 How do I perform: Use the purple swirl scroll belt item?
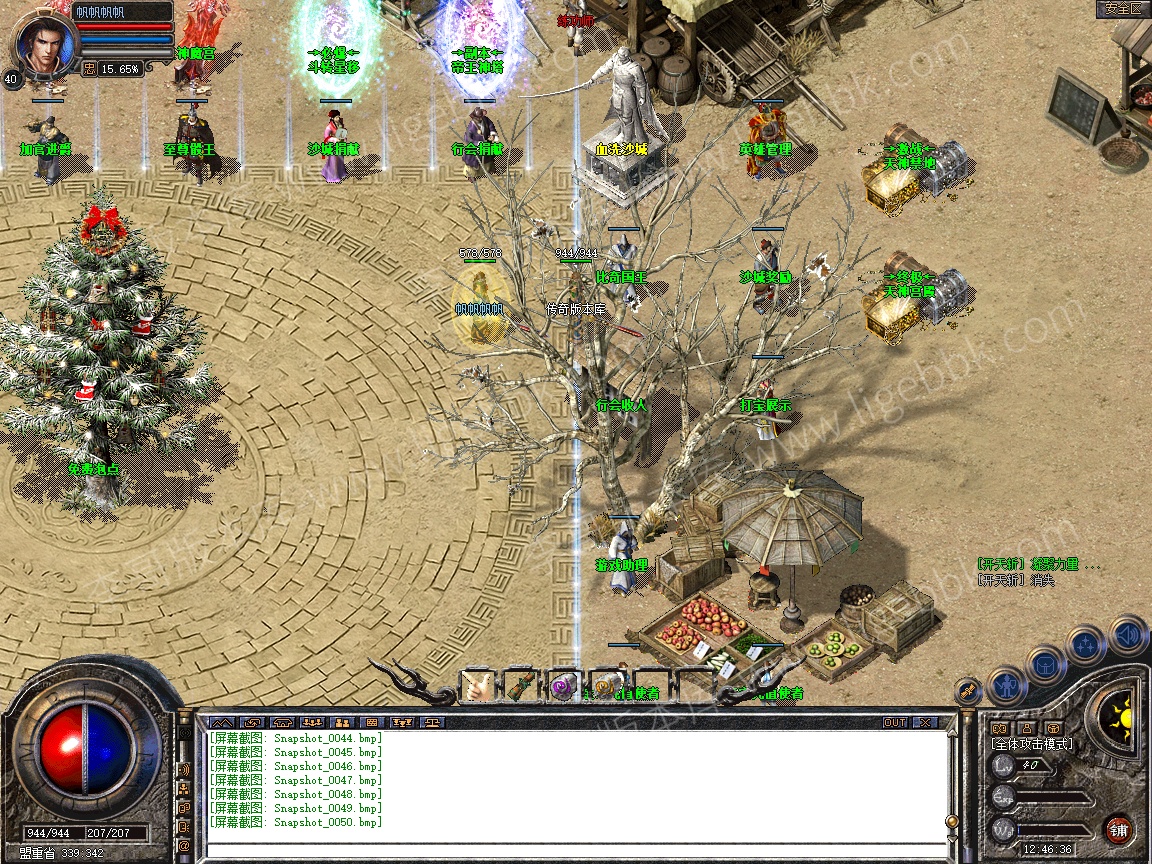click(x=564, y=686)
